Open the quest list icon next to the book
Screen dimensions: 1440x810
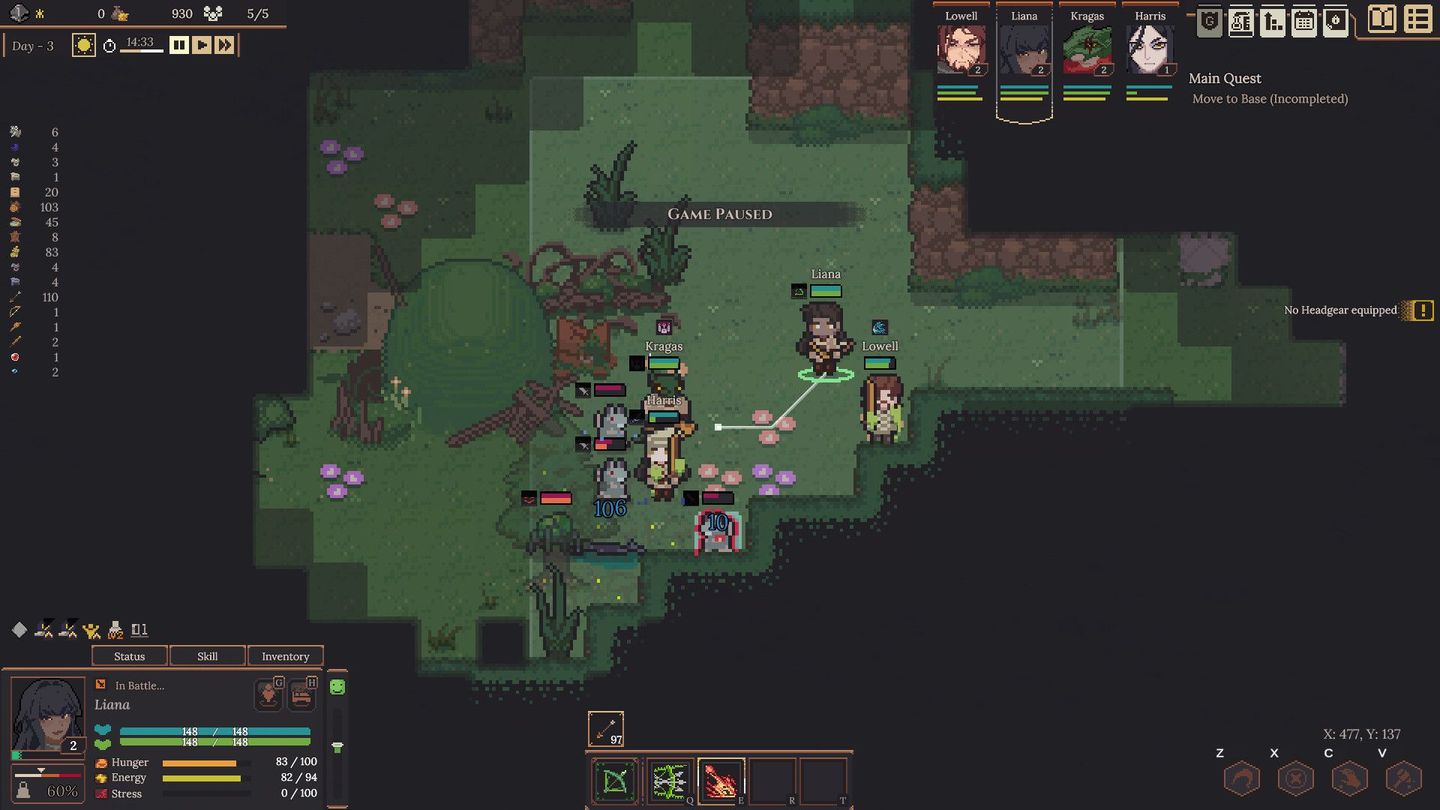[x=1417, y=18]
